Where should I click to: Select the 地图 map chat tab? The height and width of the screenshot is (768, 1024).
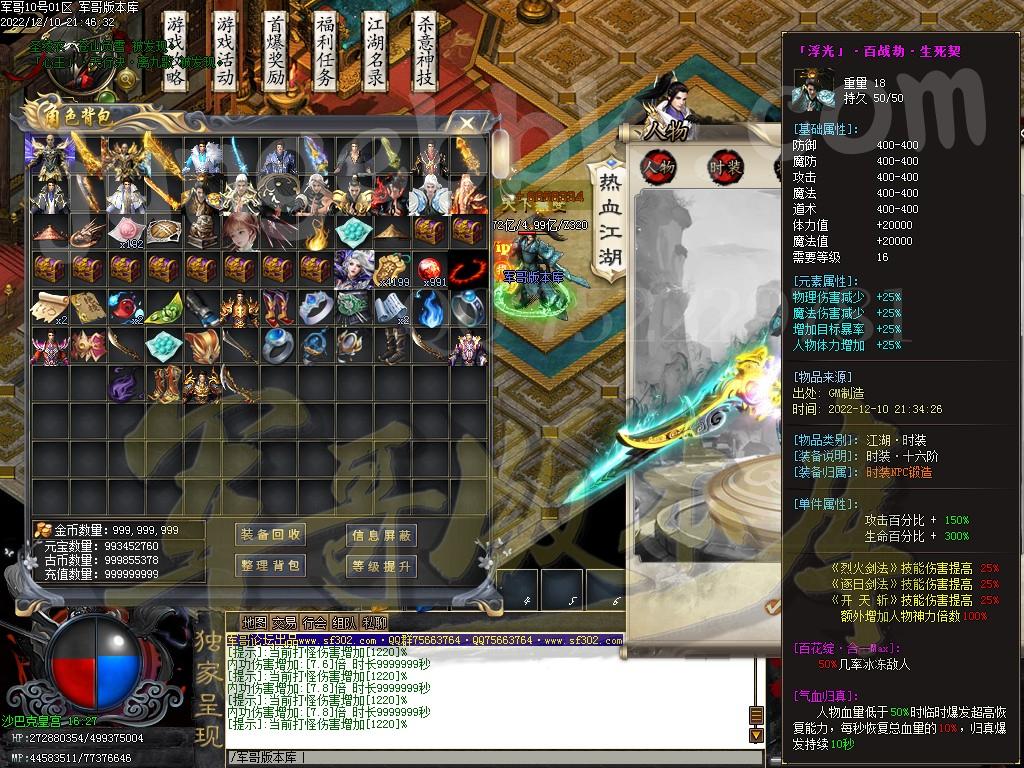[255, 622]
